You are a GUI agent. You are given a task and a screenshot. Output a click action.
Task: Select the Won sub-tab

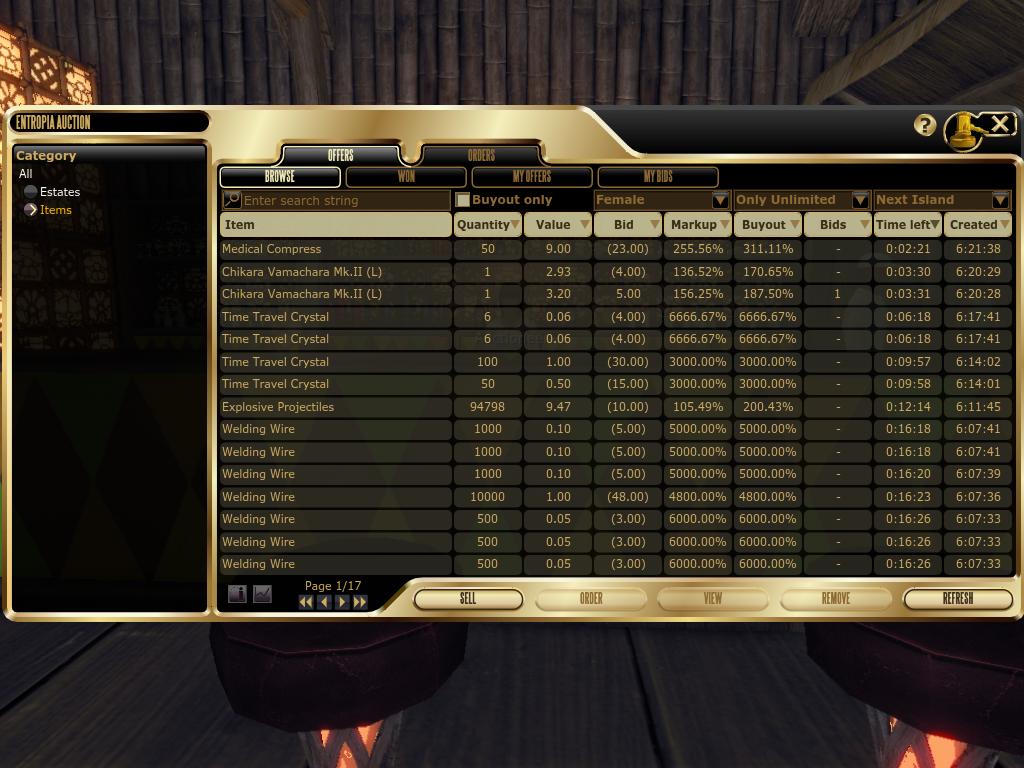[x=406, y=177]
